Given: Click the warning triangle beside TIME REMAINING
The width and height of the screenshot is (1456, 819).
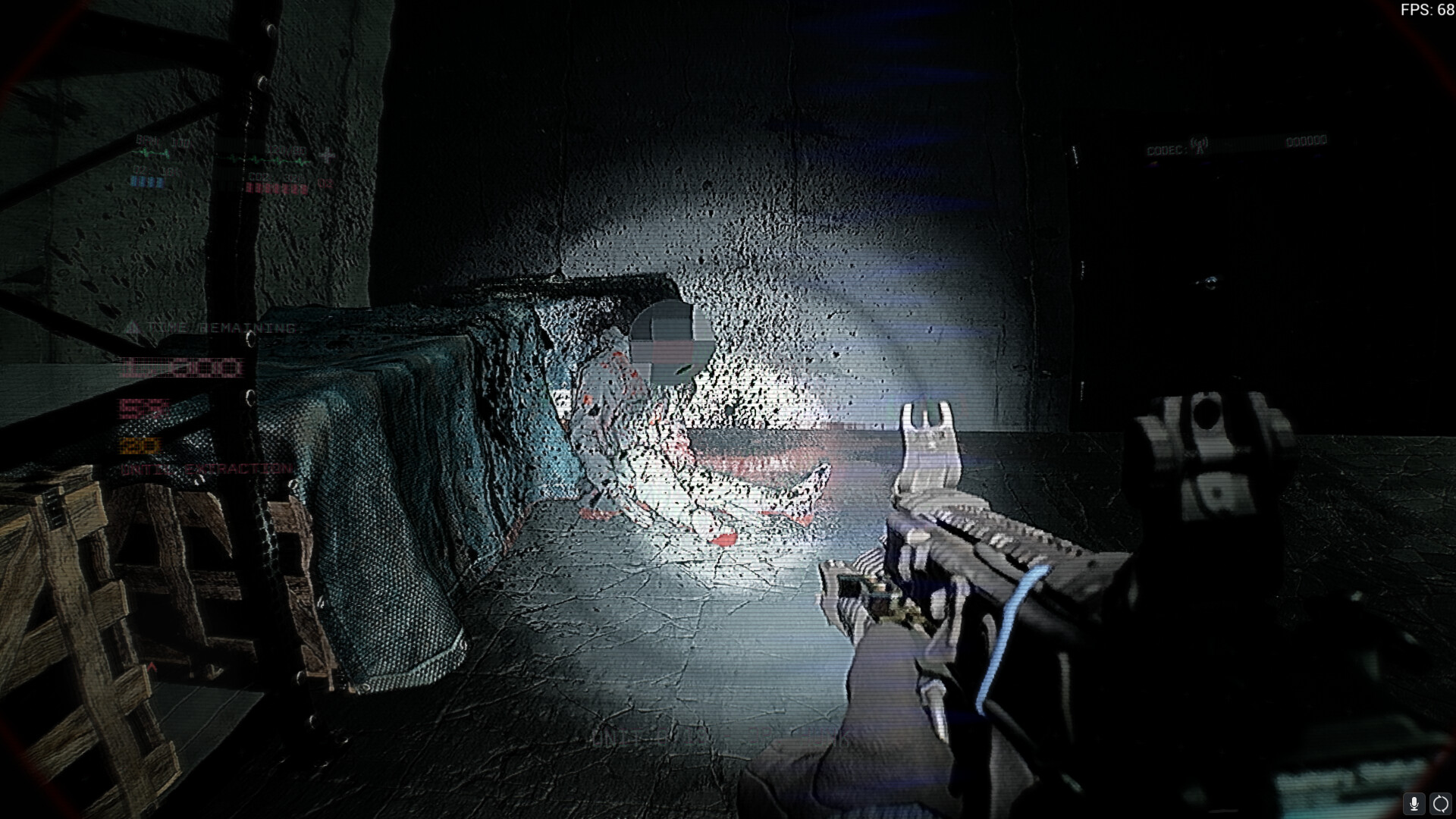Looking at the screenshot, I should coord(135,326).
